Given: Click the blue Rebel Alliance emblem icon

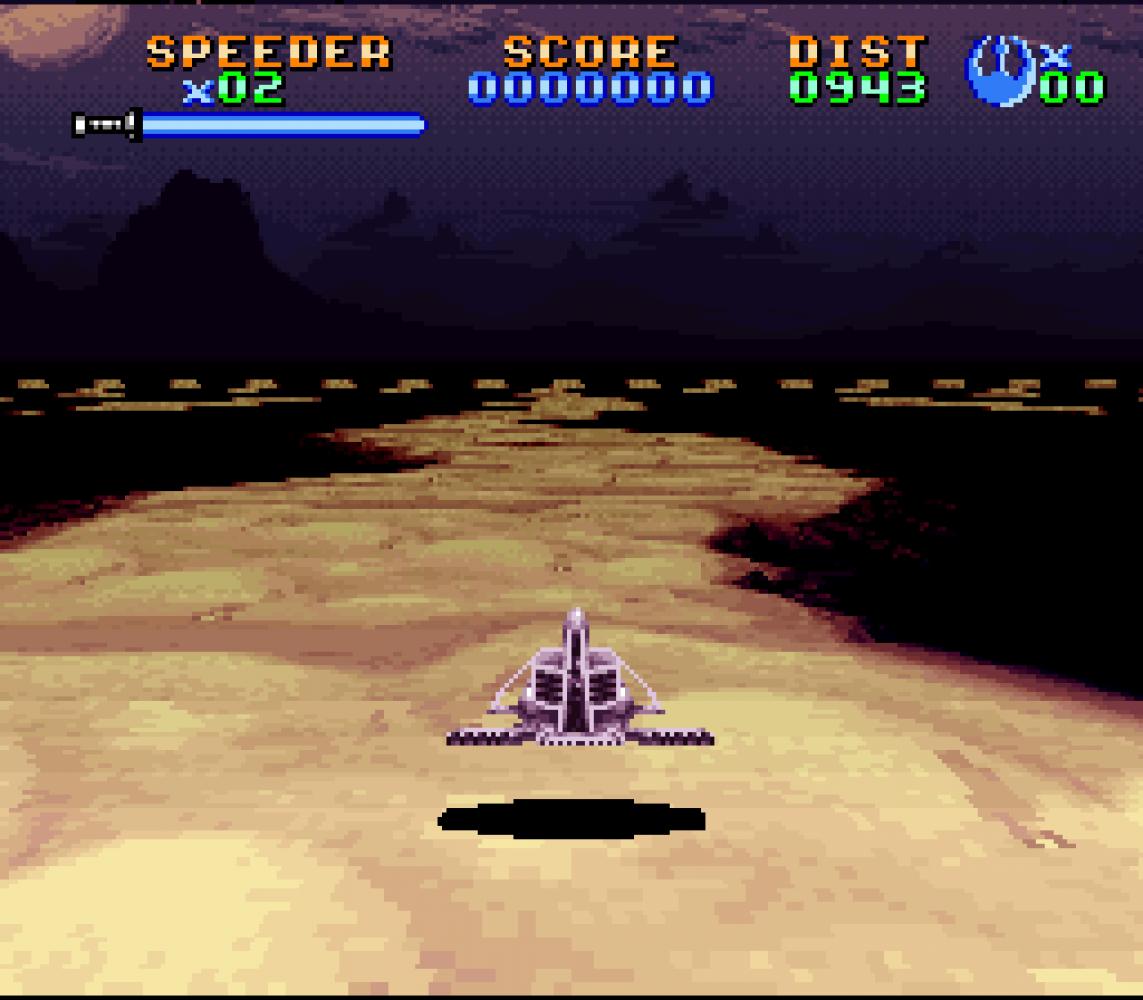Looking at the screenshot, I should (999, 70).
